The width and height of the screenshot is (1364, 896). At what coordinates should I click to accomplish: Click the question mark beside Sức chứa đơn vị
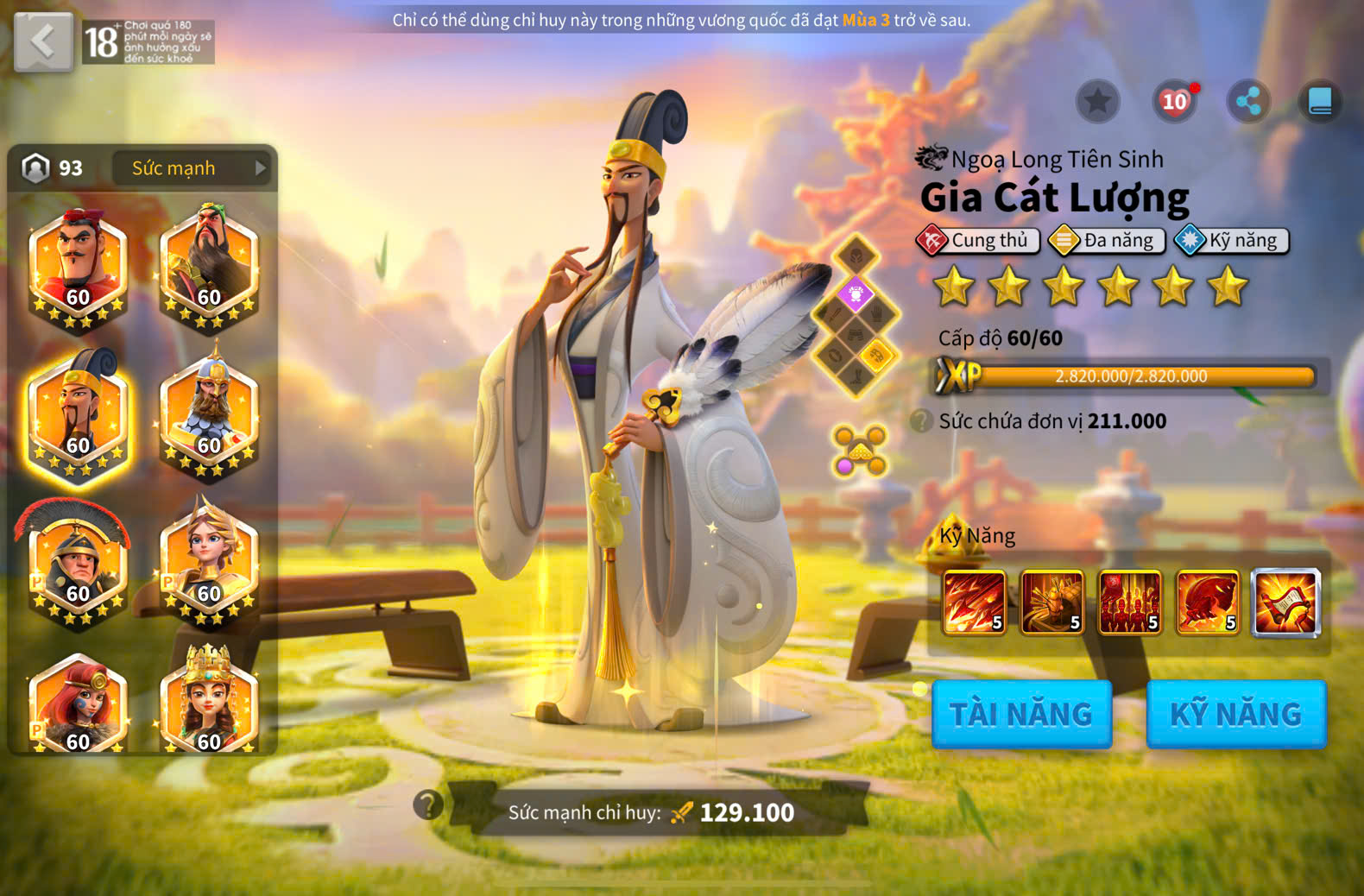click(x=921, y=421)
